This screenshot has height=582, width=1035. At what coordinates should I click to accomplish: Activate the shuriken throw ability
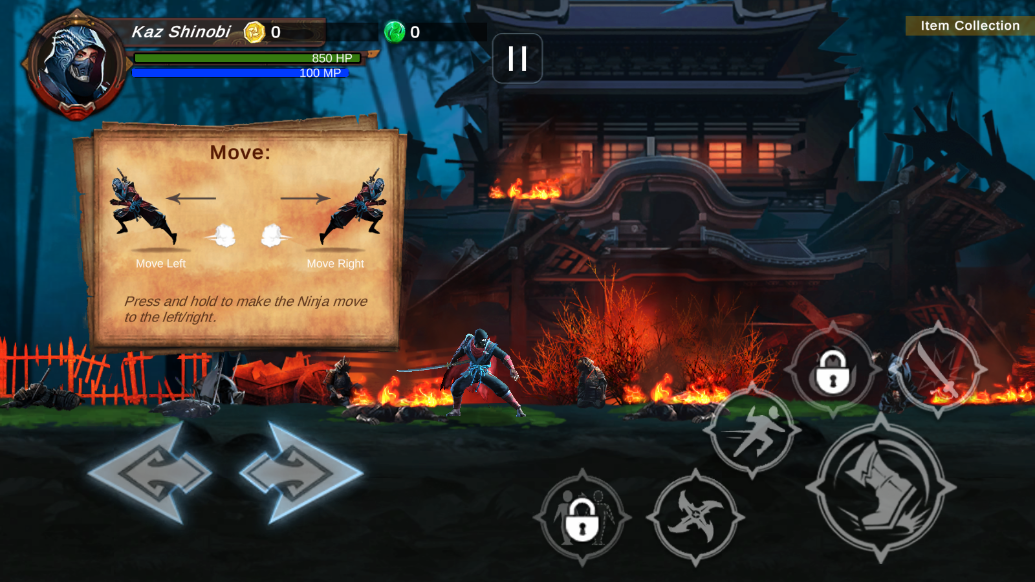coord(696,517)
